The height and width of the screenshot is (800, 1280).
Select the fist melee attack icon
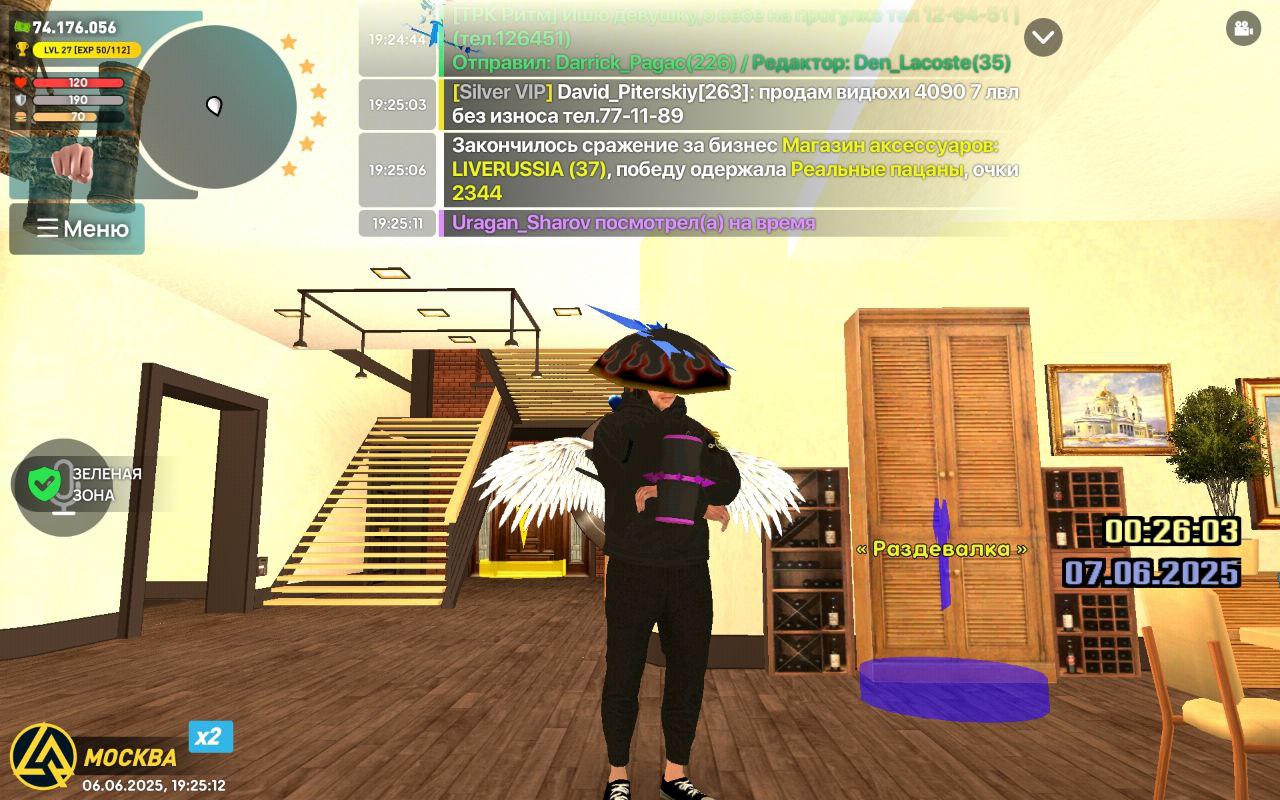[72, 163]
